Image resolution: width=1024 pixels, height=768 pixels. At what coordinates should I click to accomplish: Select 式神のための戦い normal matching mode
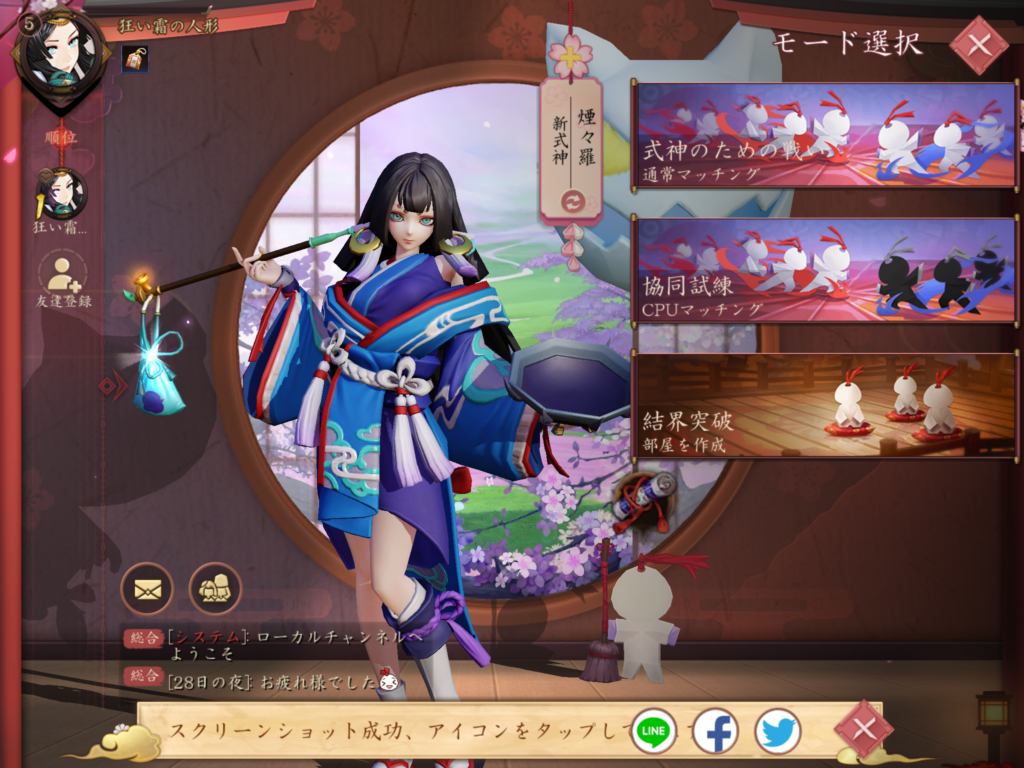point(825,135)
